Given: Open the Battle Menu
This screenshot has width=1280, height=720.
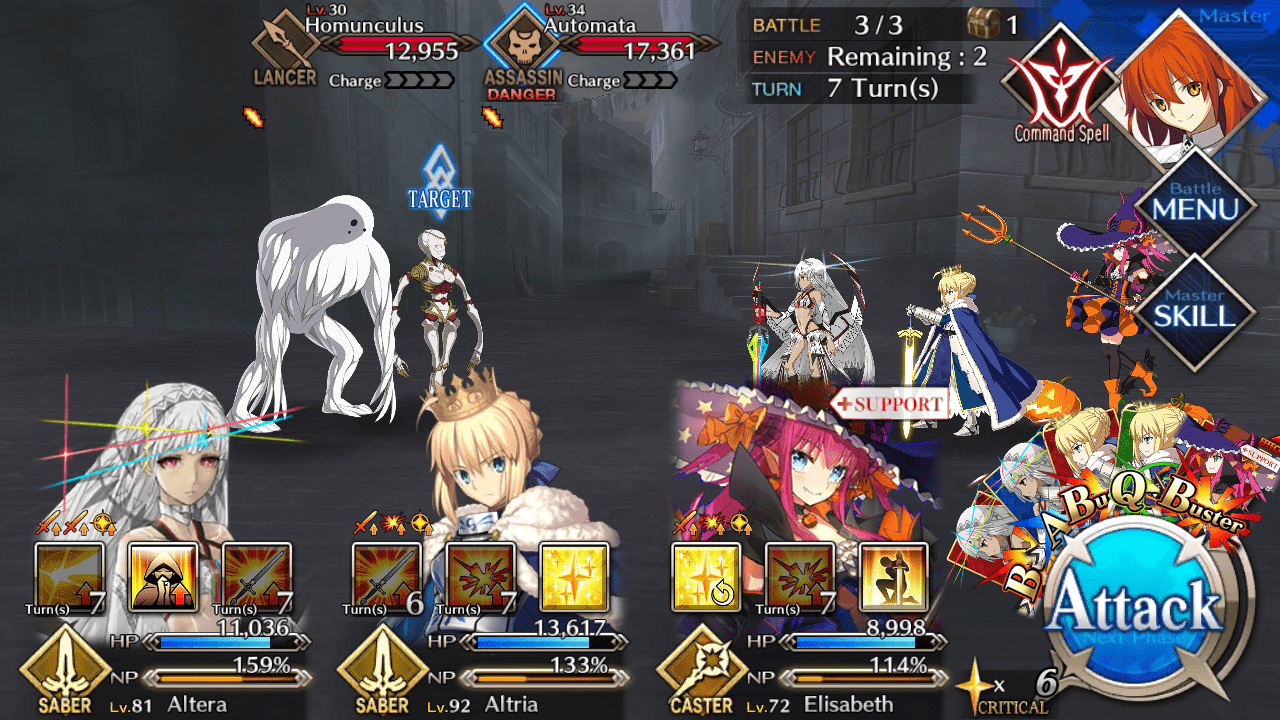Looking at the screenshot, I should (1195, 203).
